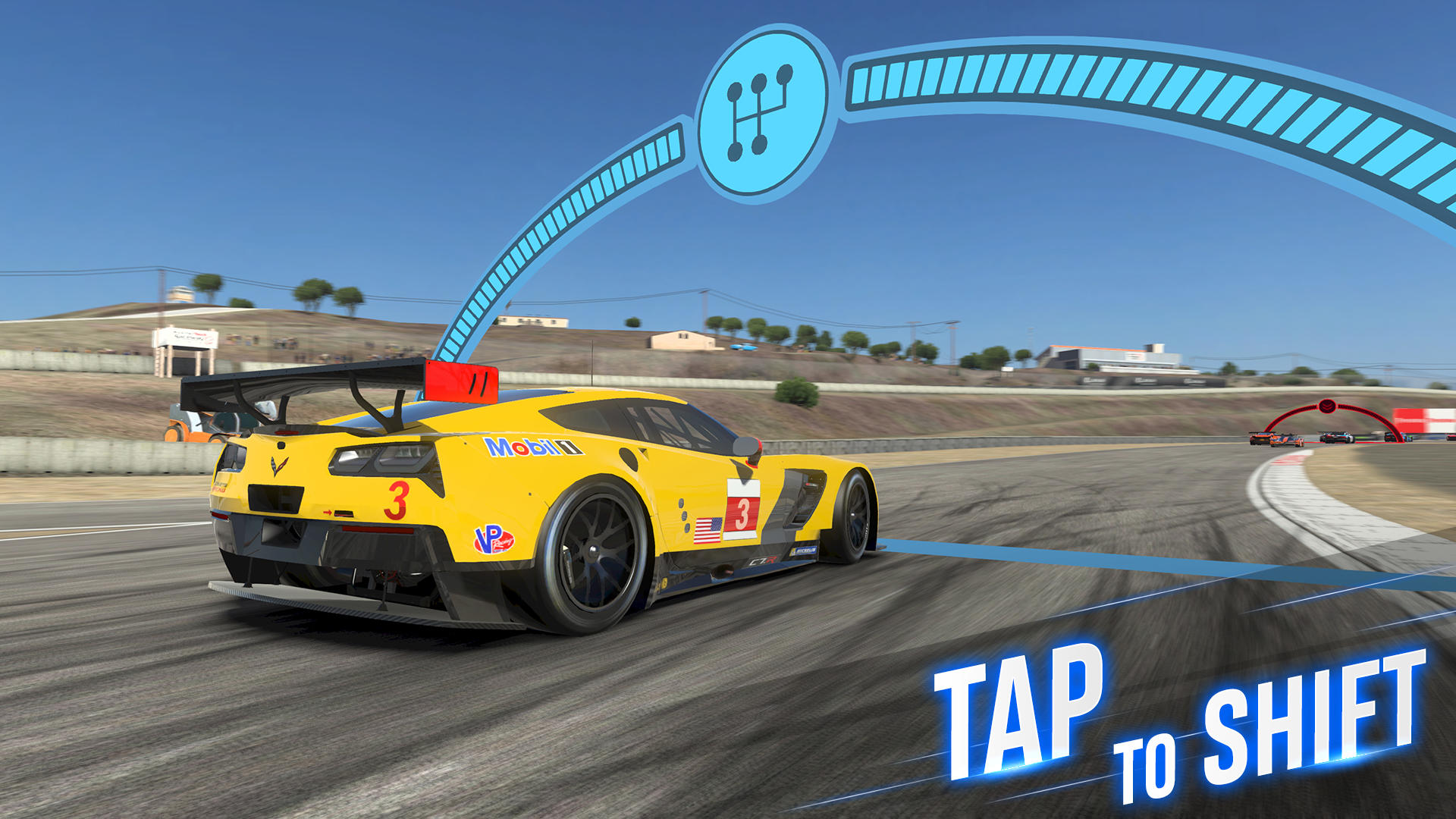This screenshot has width=1456, height=819.
Task: Tap the striped shift progress bar
Action: tap(986, 74)
